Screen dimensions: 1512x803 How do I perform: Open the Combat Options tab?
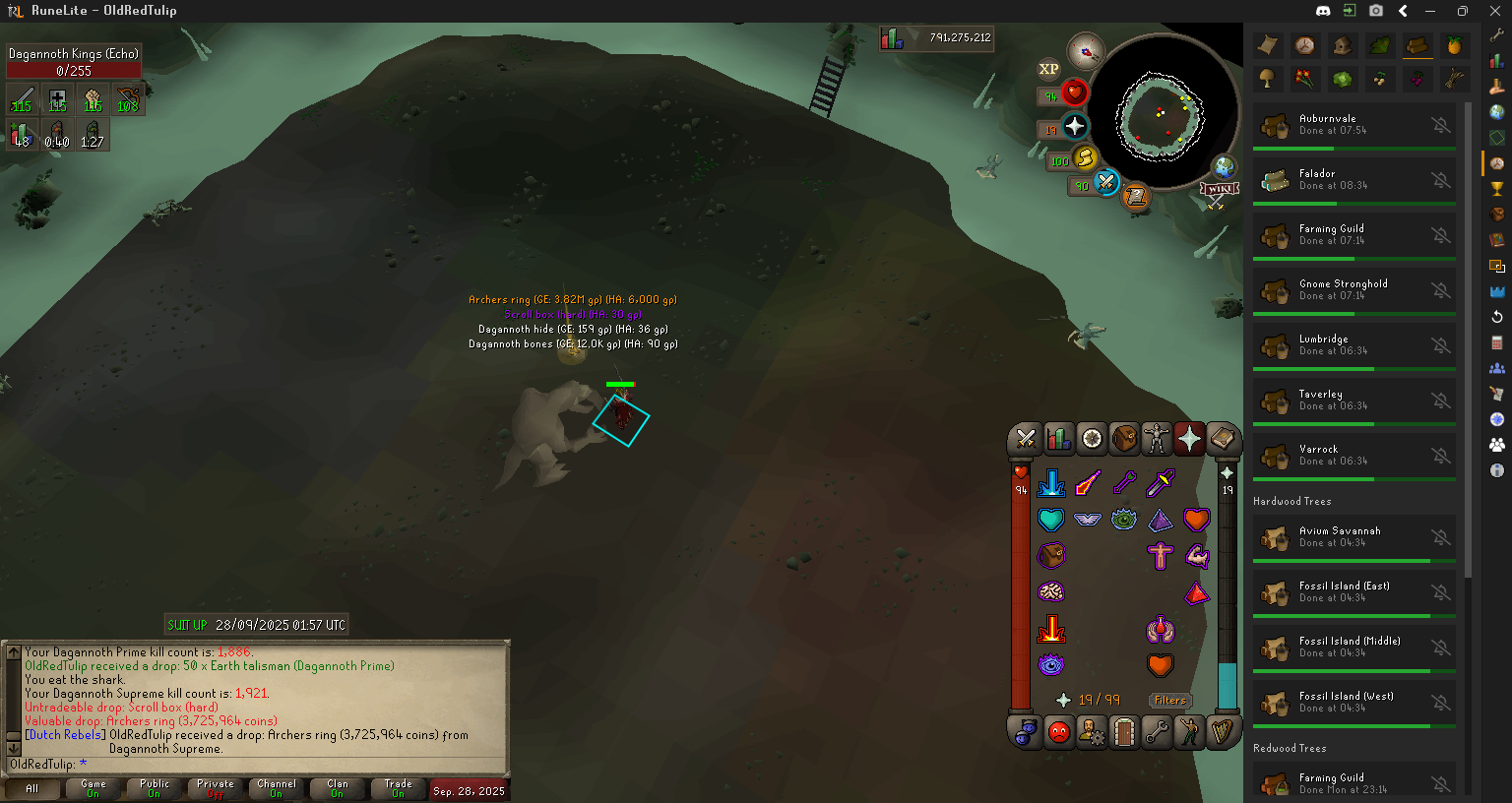[x=1026, y=439]
